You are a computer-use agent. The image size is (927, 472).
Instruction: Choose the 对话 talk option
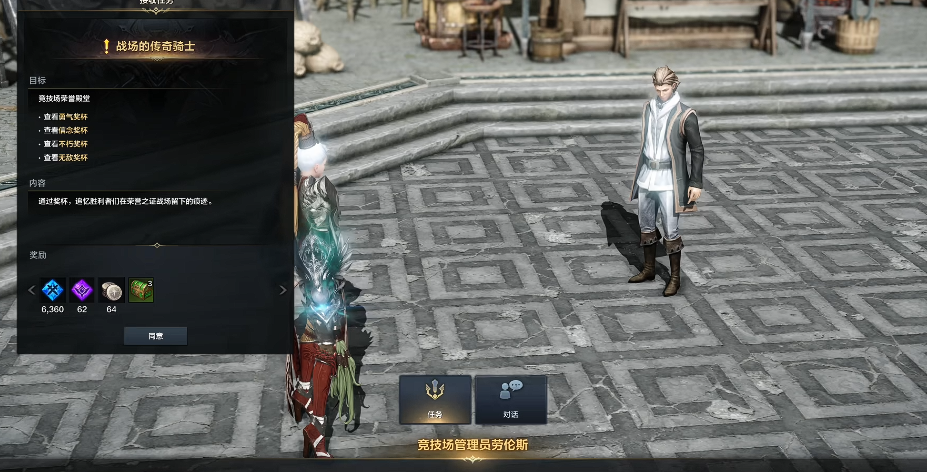pyautogui.click(x=510, y=399)
